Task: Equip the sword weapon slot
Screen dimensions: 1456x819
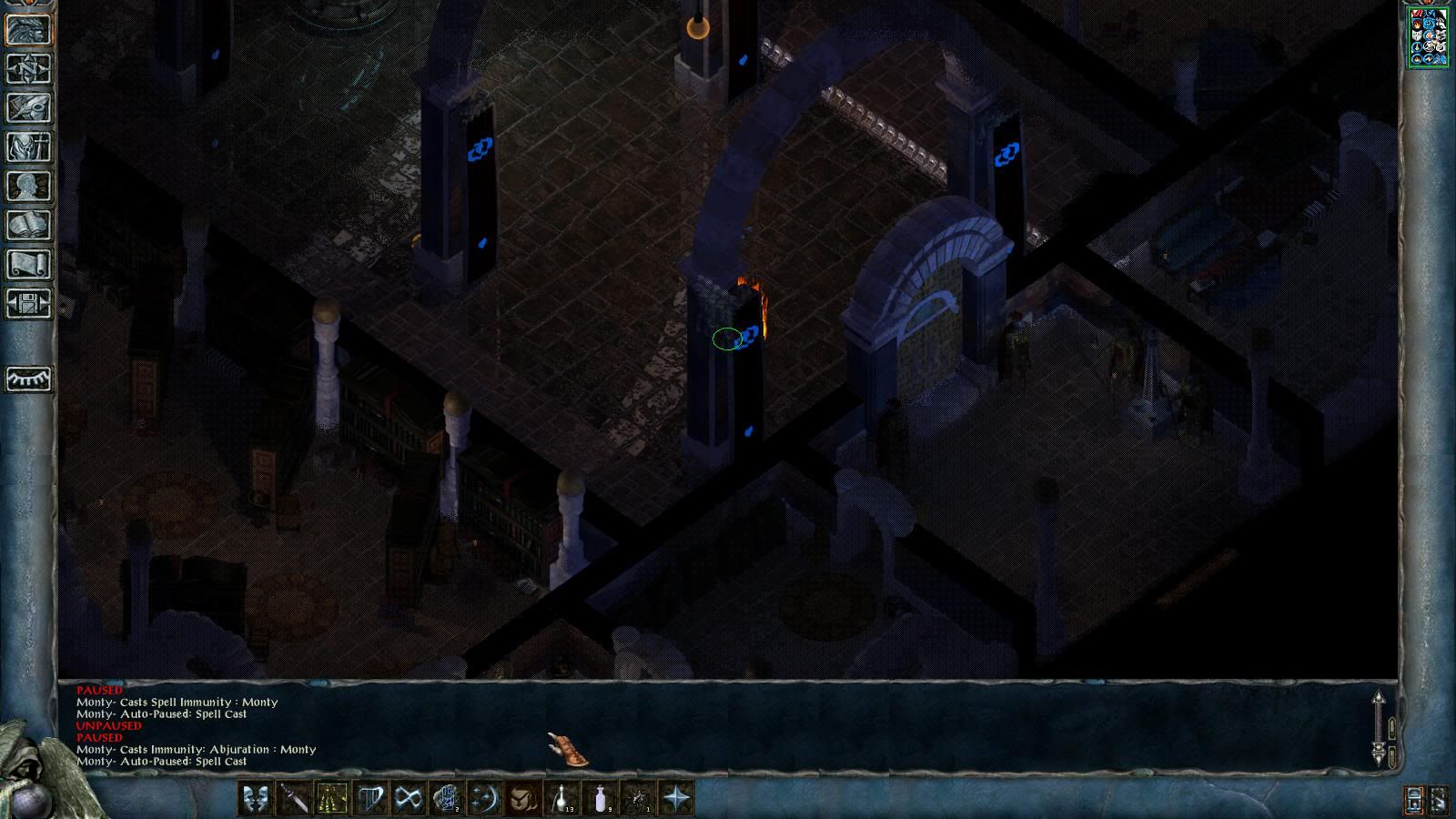Action: point(294,799)
